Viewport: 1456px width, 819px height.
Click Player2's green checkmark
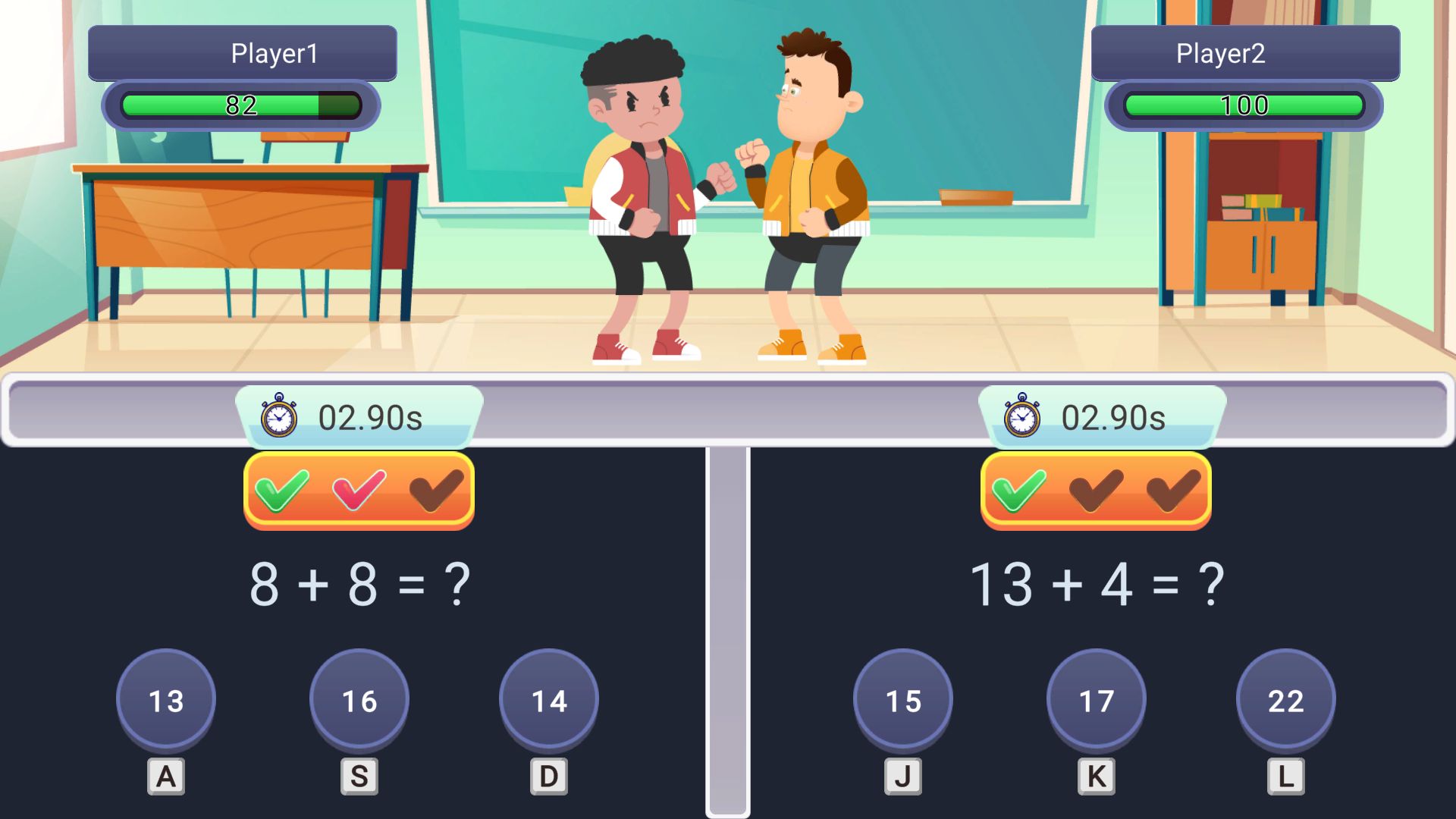tap(1020, 491)
